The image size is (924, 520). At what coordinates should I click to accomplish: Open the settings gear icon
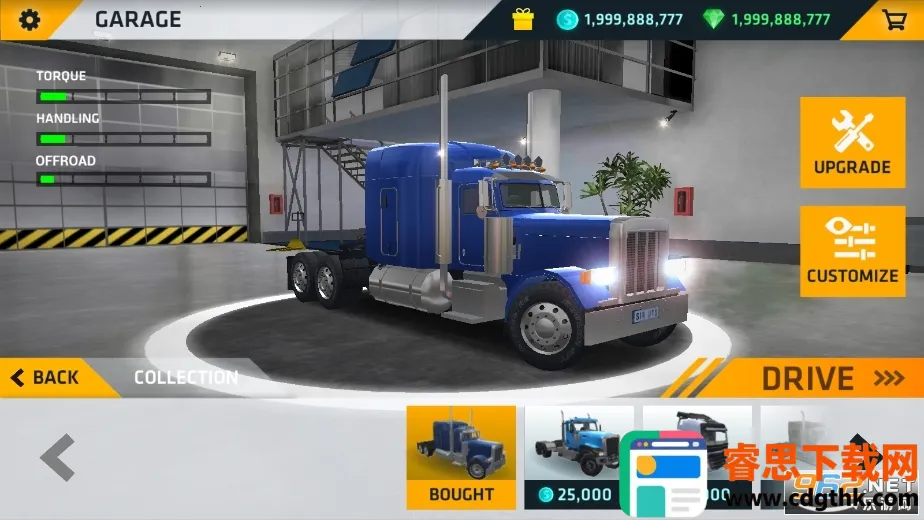pos(30,19)
